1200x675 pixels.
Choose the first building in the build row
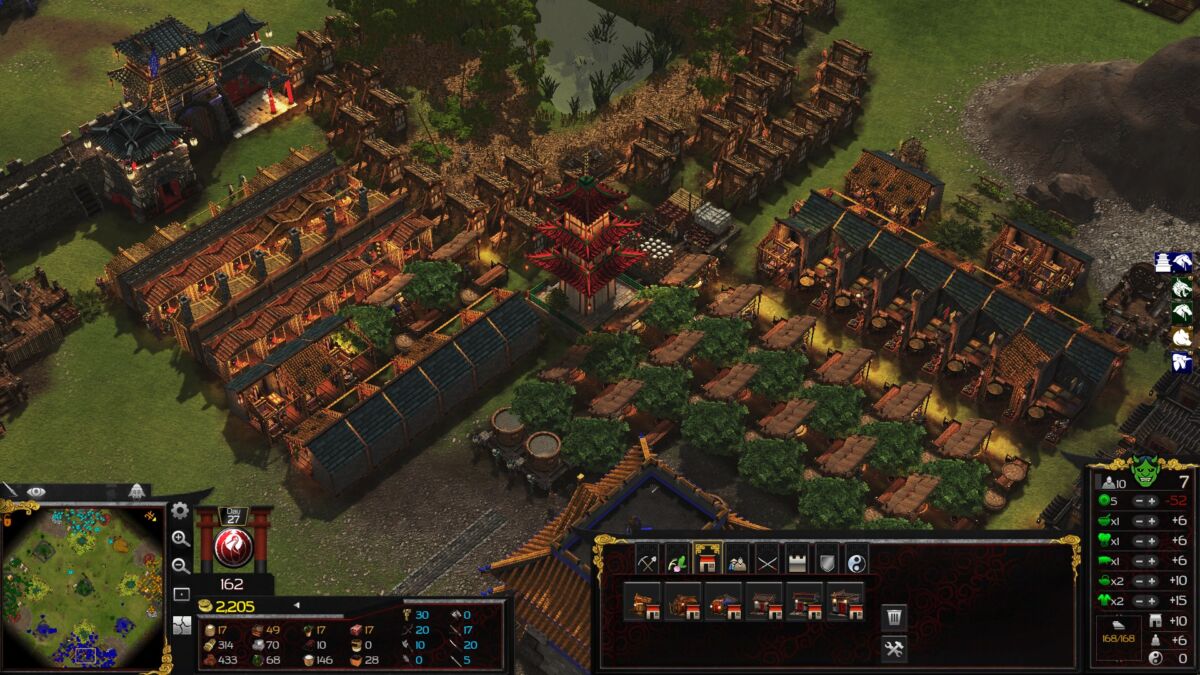(x=642, y=603)
